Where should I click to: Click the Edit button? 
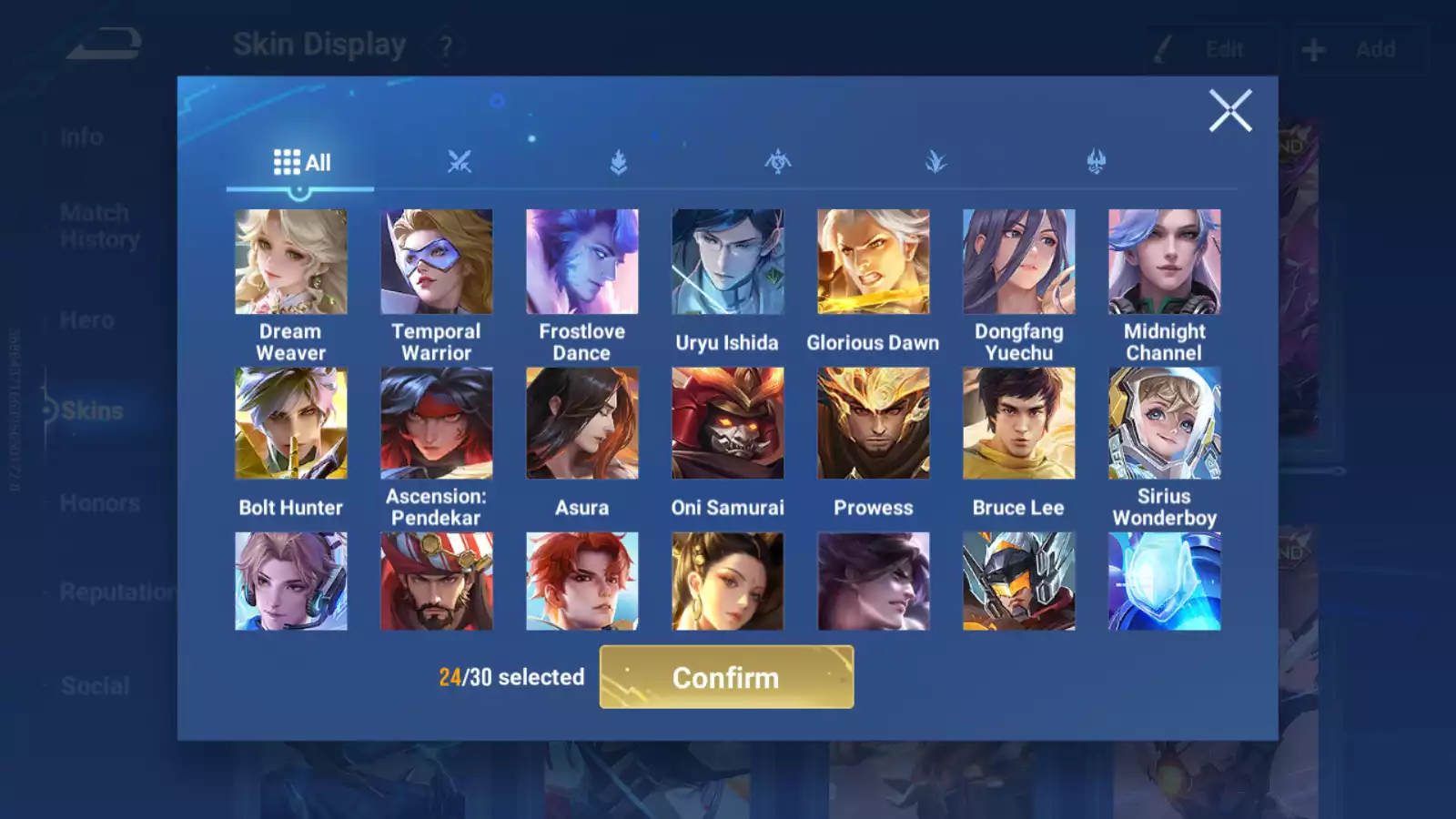tap(1219, 49)
